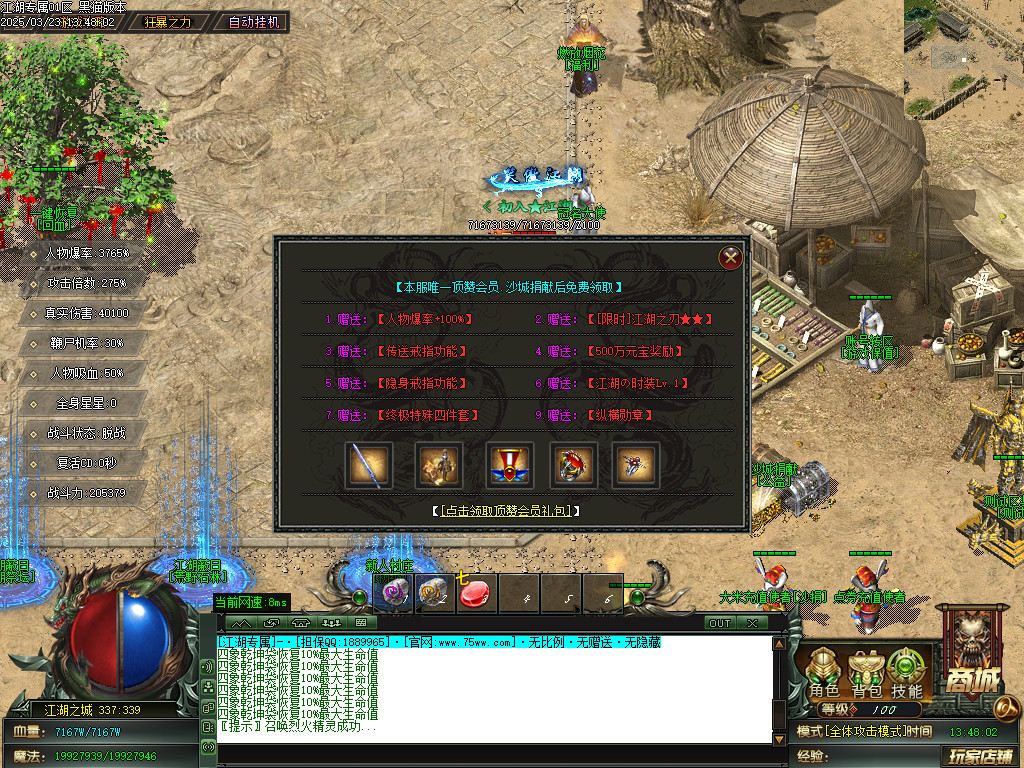This screenshot has height=768, width=1024.
Task: Click the OUT button above chat
Action: [x=719, y=623]
